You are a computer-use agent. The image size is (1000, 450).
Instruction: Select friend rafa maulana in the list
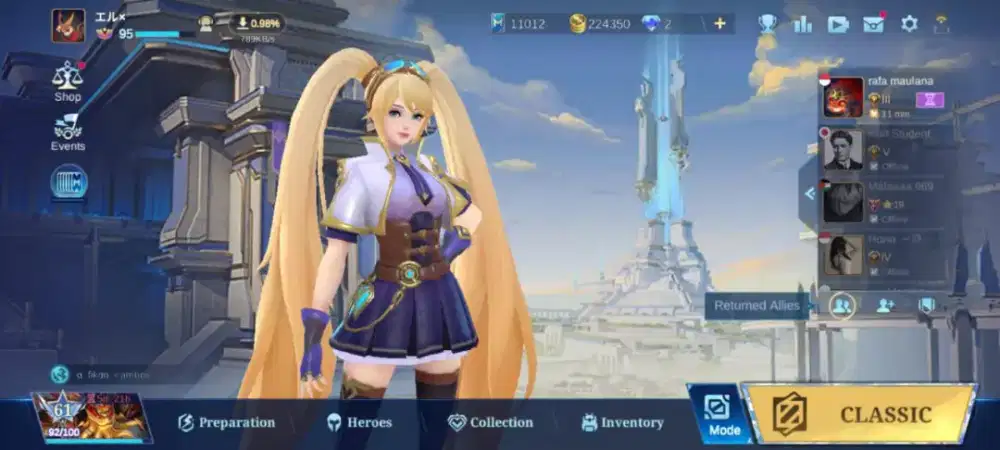(x=880, y=97)
